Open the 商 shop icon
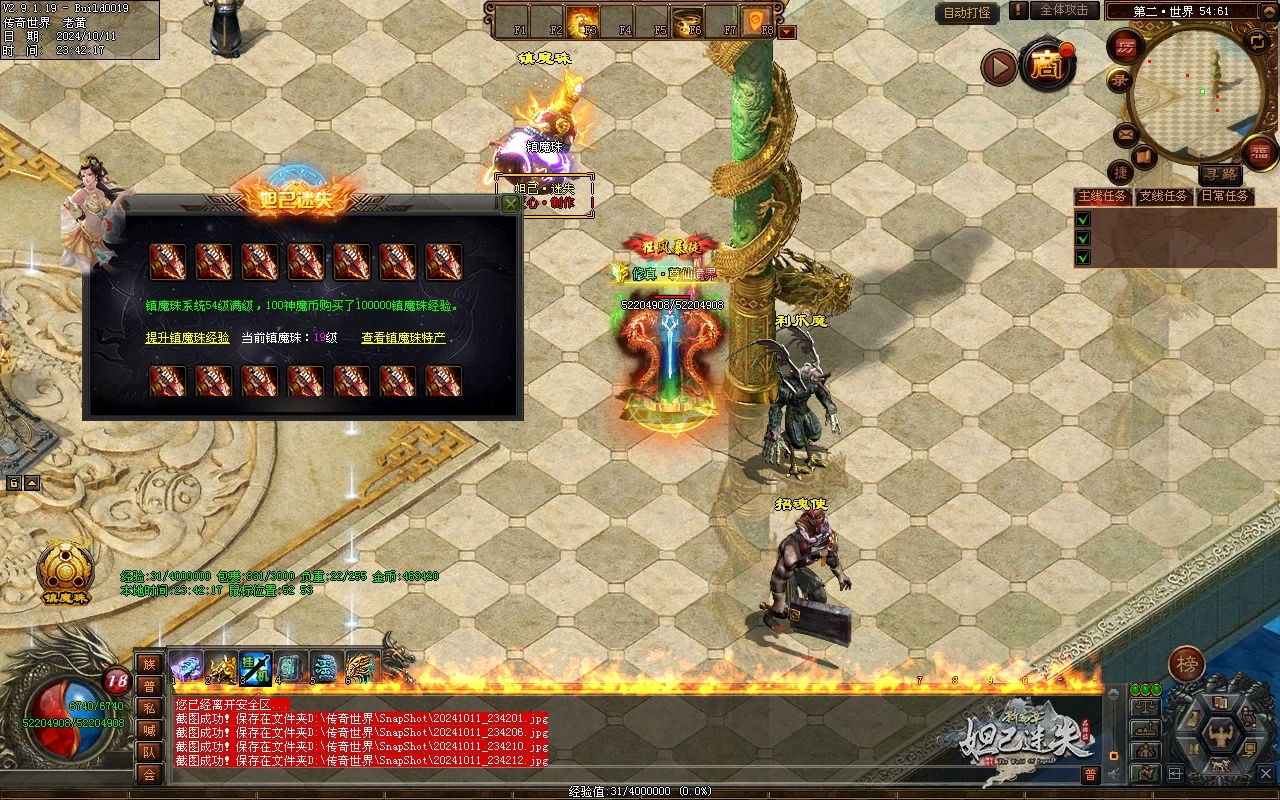 (x=1046, y=66)
